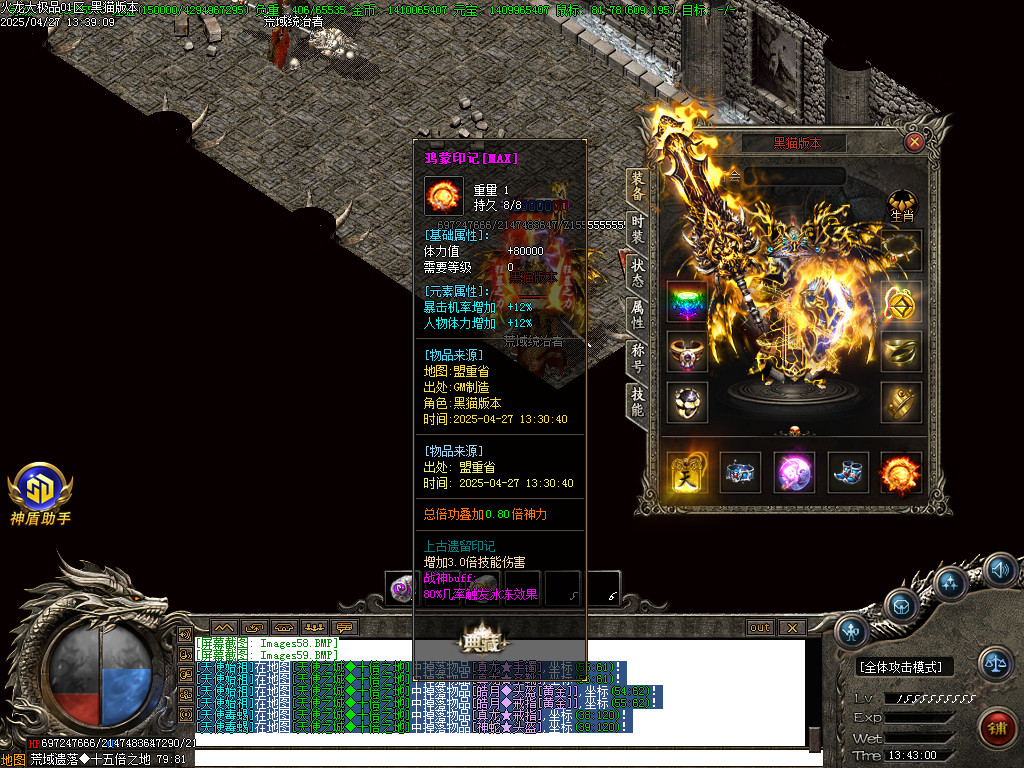
Task: Click the blue boots equipment slot
Action: (x=847, y=472)
